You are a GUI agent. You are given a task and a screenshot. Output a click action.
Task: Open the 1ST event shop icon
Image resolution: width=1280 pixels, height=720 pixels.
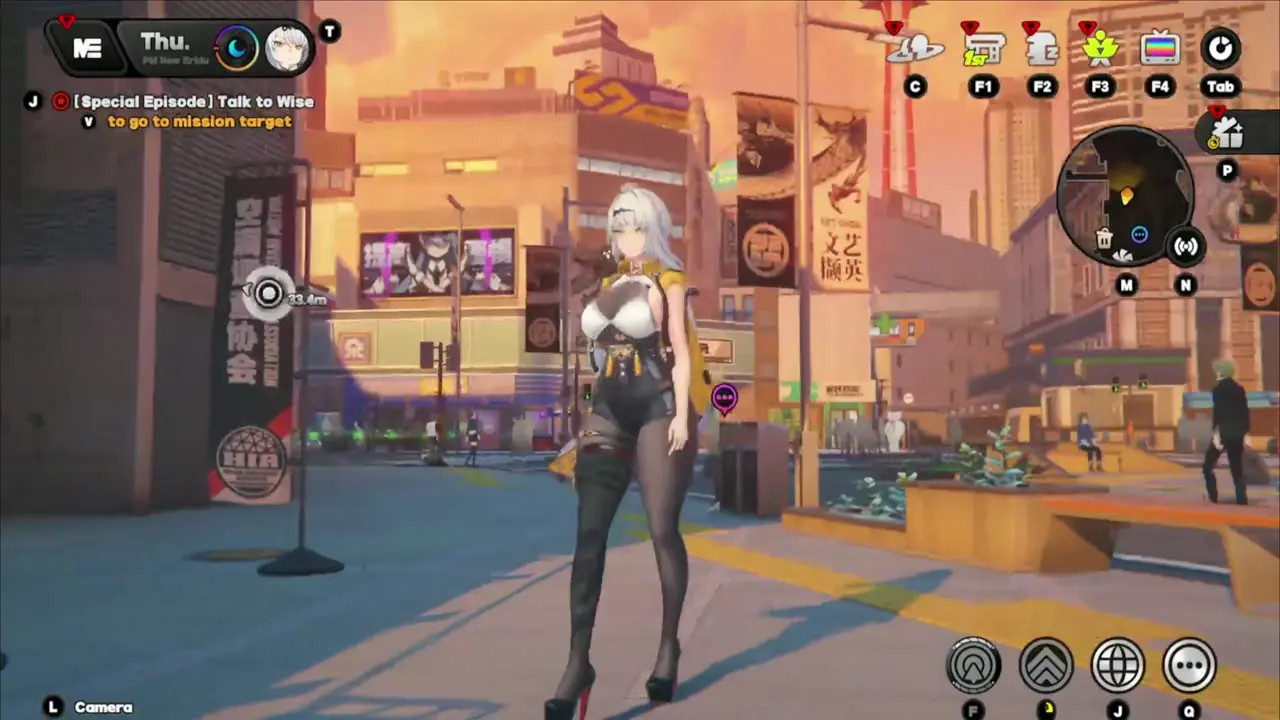[x=982, y=48]
